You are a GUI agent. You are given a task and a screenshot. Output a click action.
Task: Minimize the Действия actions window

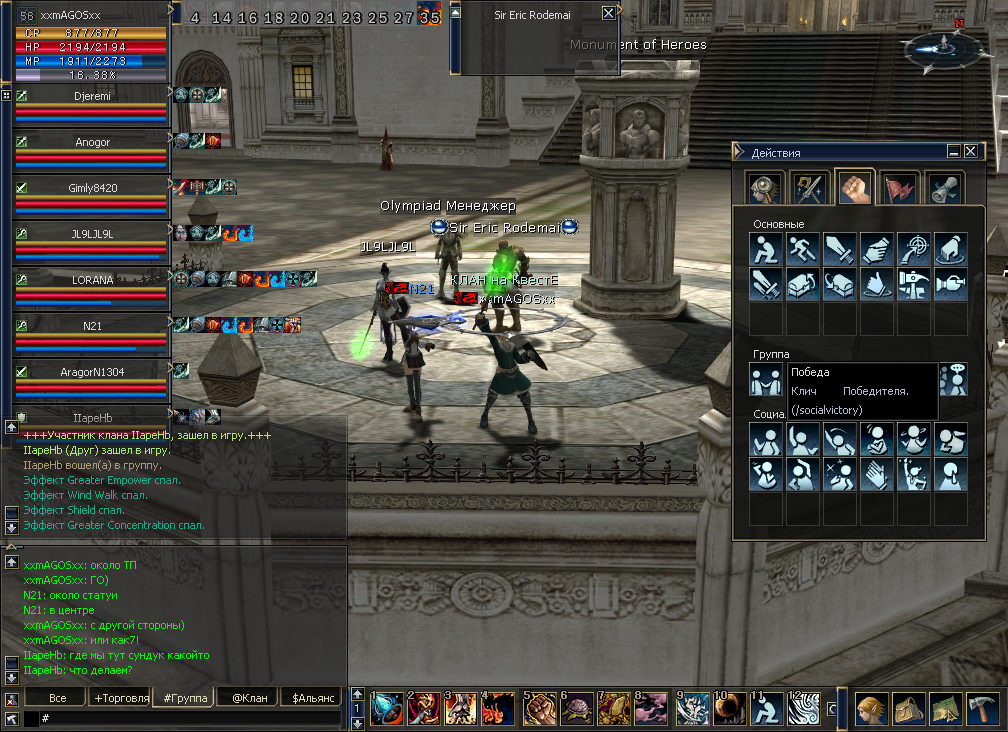pyautogui.click(x=954, y=151)
